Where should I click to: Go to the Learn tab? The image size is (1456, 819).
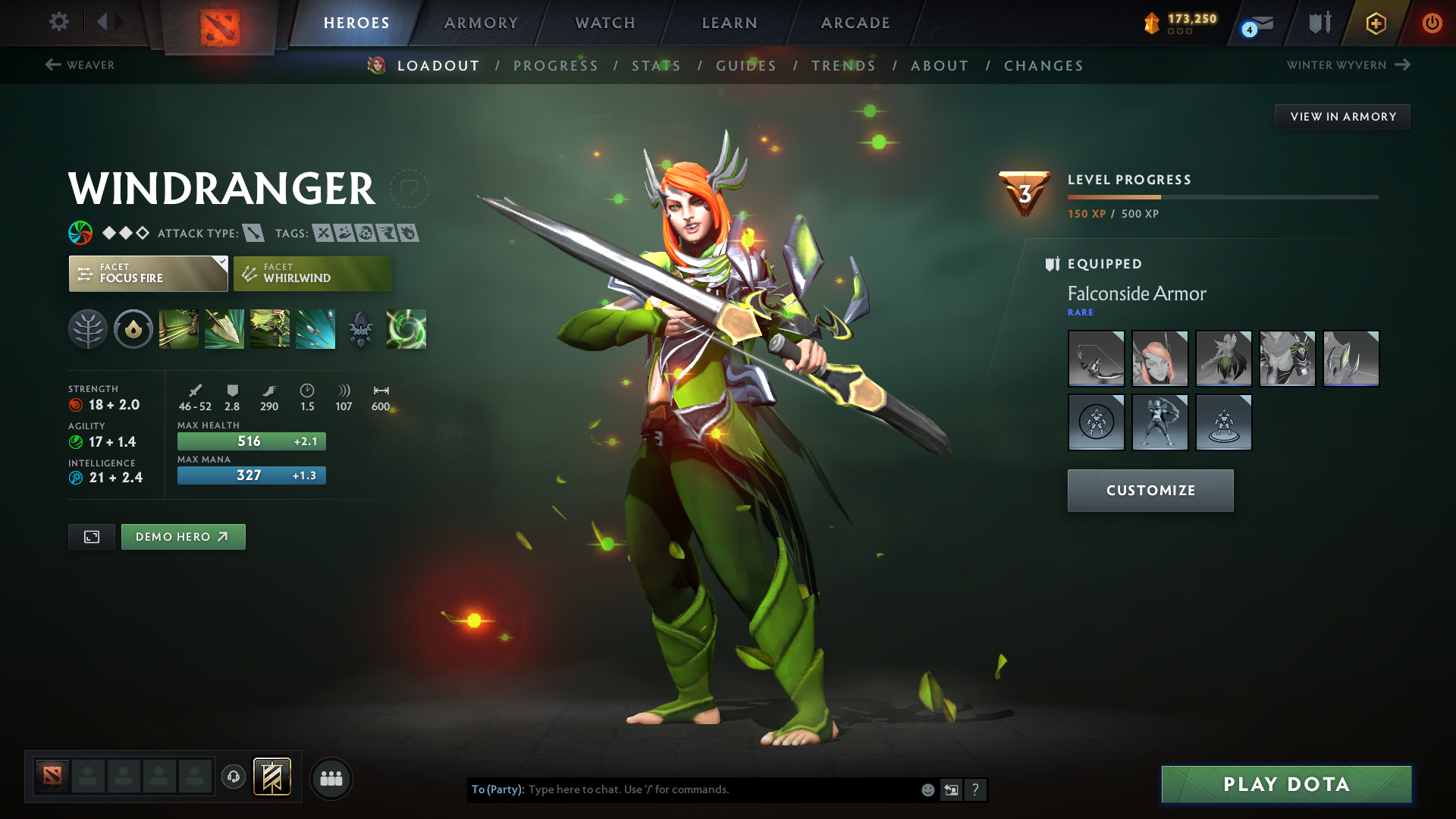click(x=730, y=23)
